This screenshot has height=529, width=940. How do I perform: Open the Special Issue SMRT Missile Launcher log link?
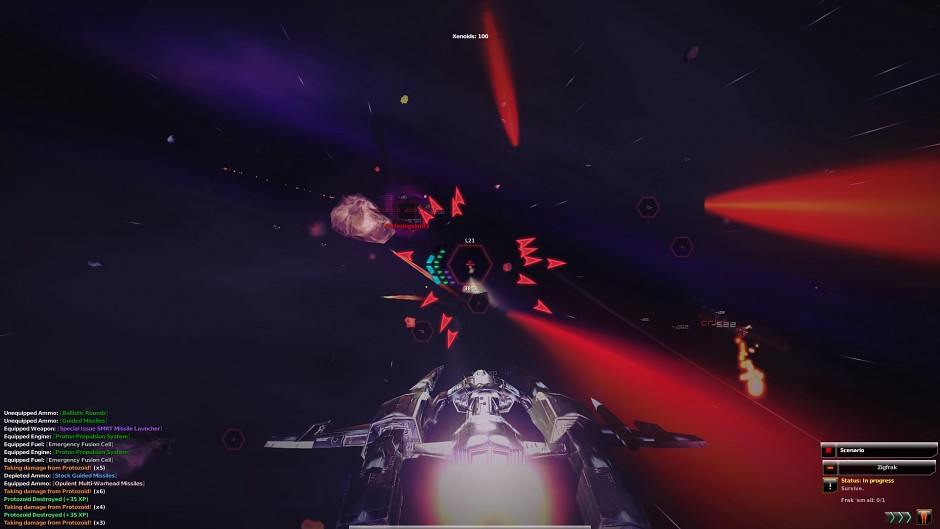click(x=111, y=429)
